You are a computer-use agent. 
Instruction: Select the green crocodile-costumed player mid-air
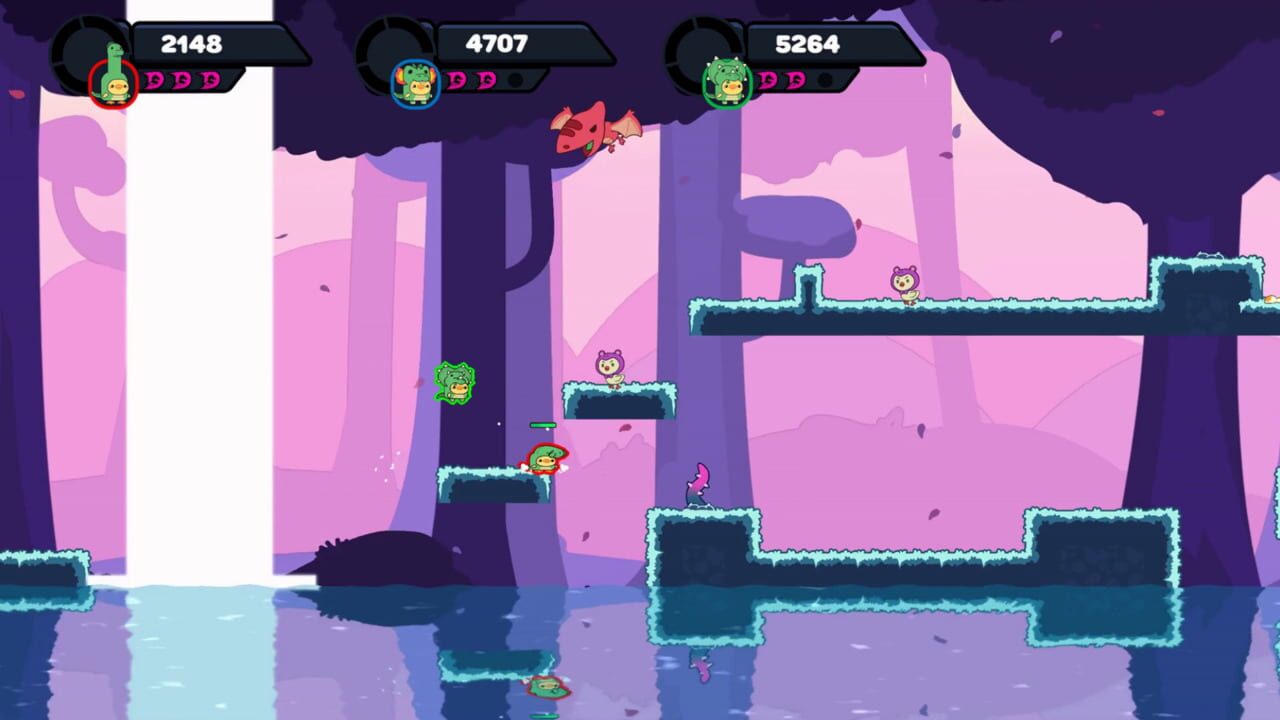pyautogui.click(x=452, y=381)
